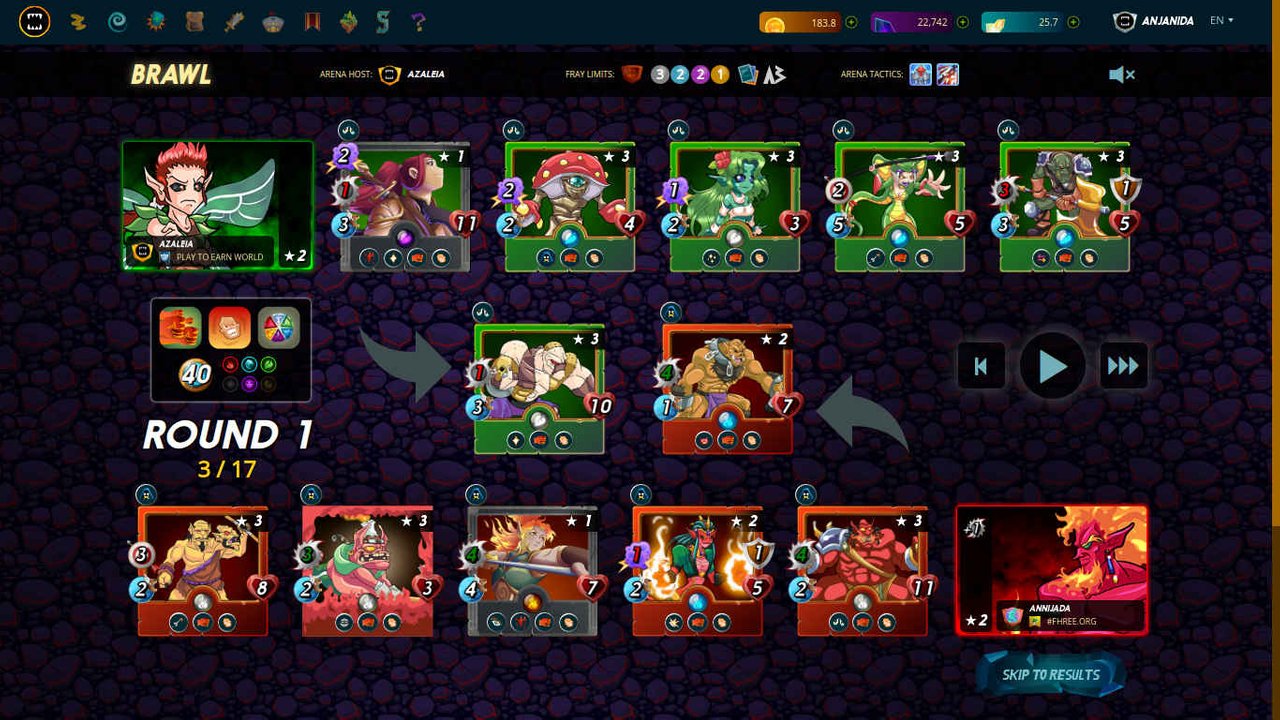Screen dimensions: 1280x720
Task: Open the red banner guild menu
Action: pyautogui.click(x=312, y=22)
